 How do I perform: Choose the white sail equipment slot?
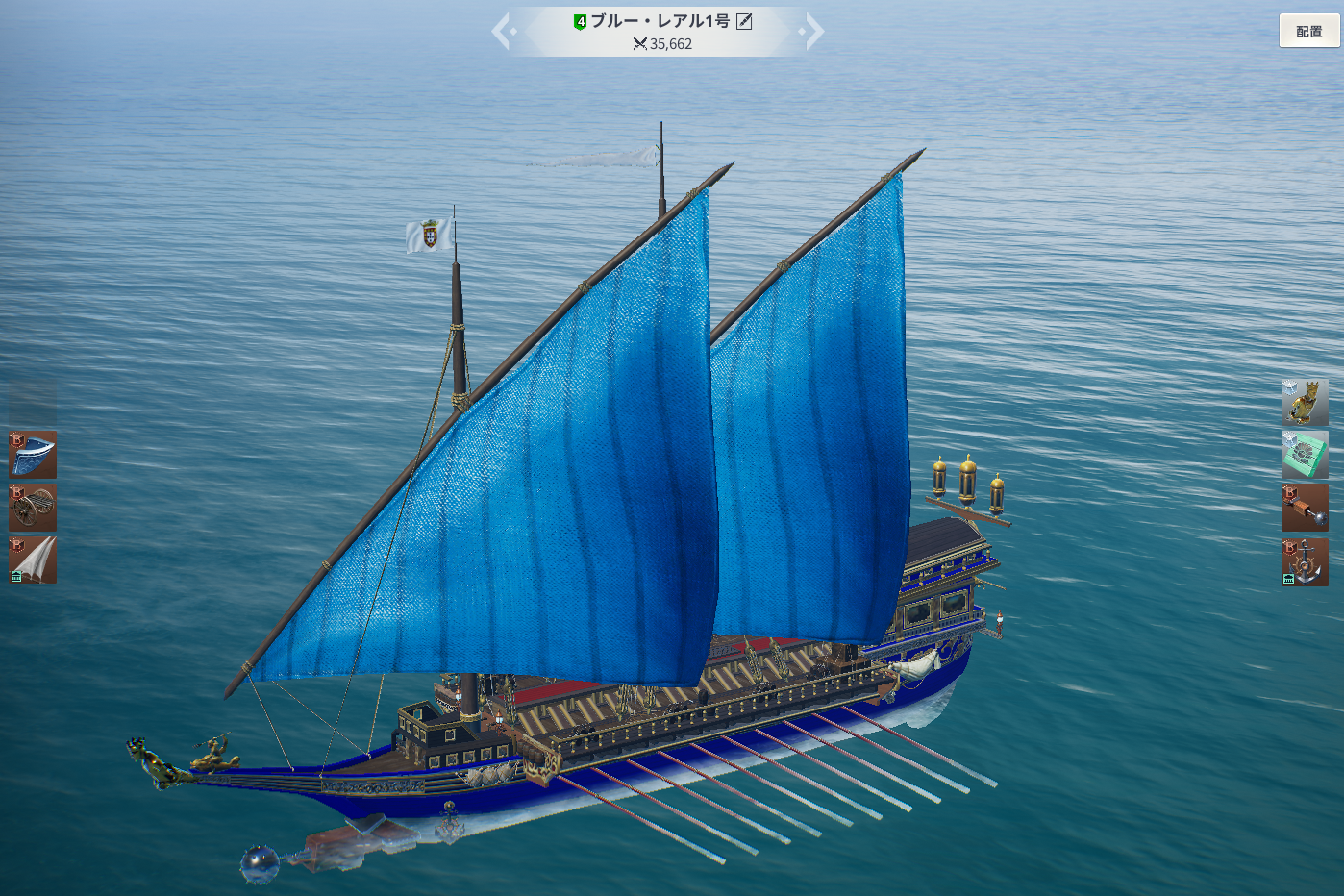(33, 560)
